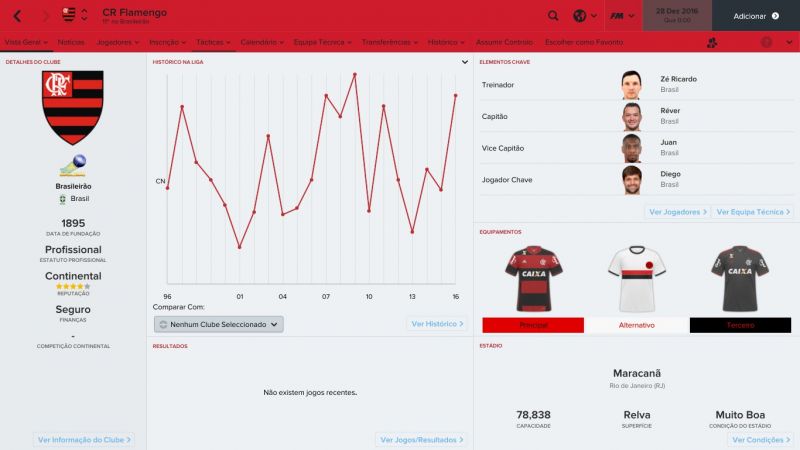Open the Tácticas menu
The width and height of the screenshot is (800, 450).
212,42
